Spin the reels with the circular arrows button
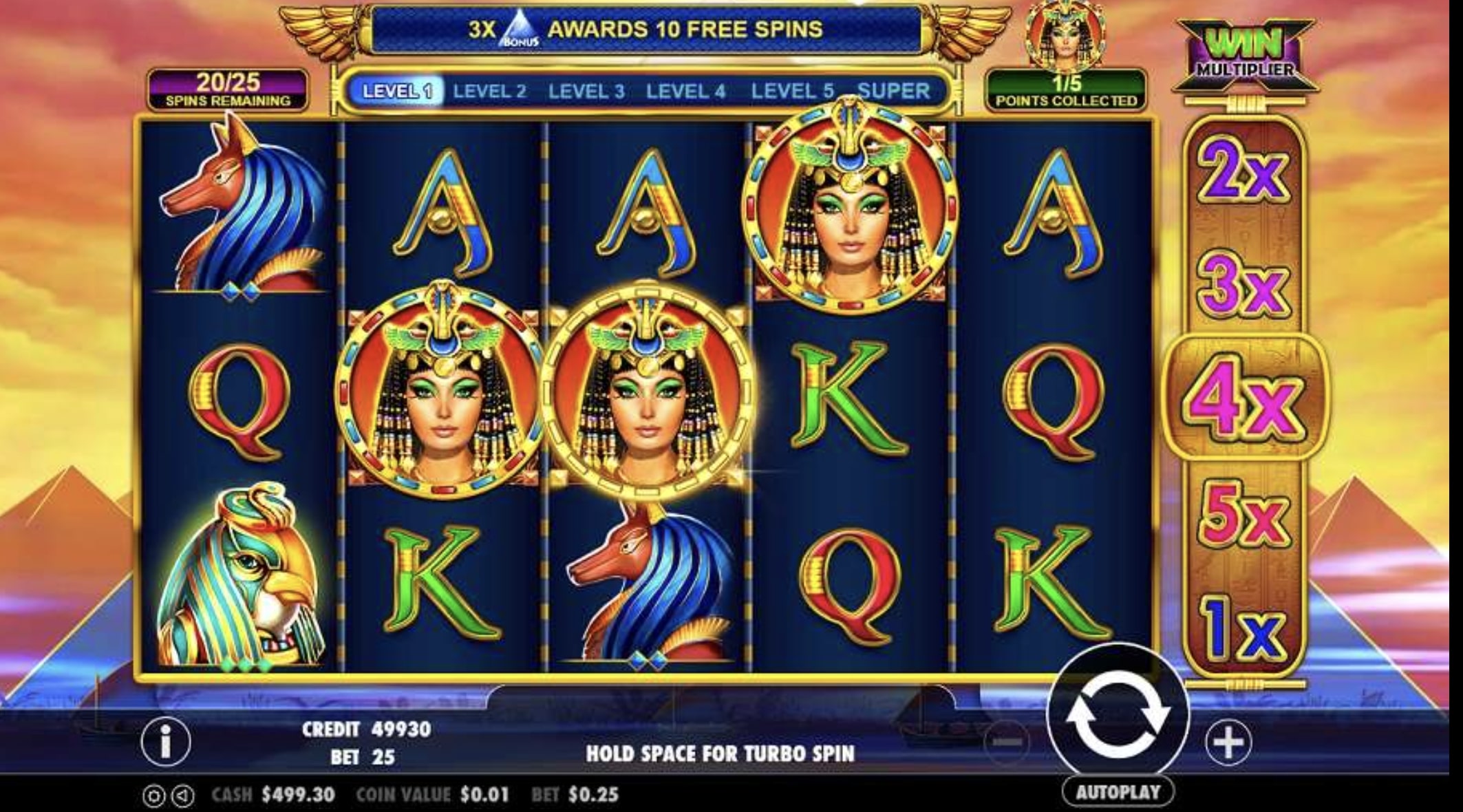The image size is (1463, 812). pos(1117,716)
